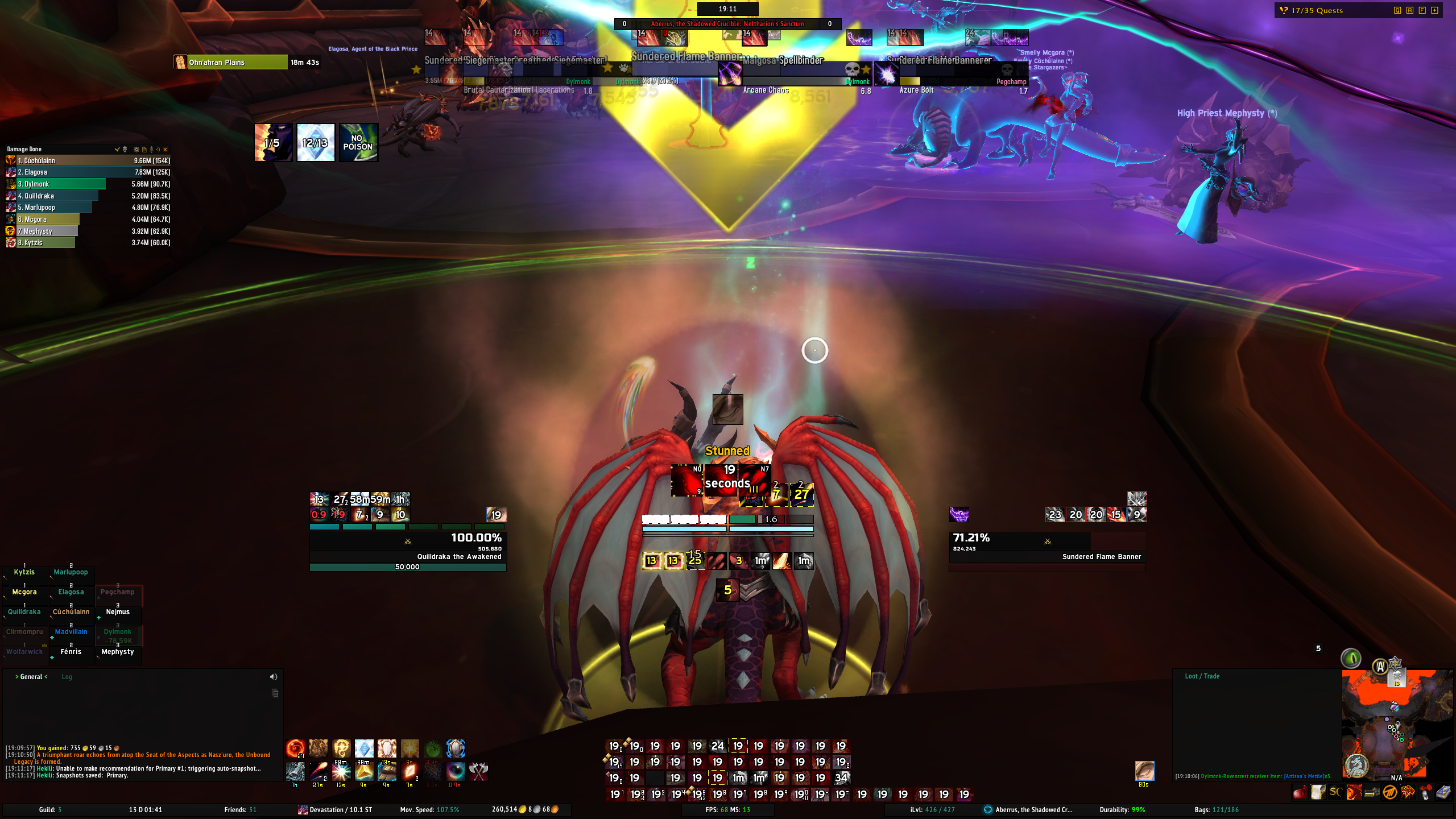Click the red loot bag micro icon
This screenshot has height=819, width=1456.
pos(1300,792)
